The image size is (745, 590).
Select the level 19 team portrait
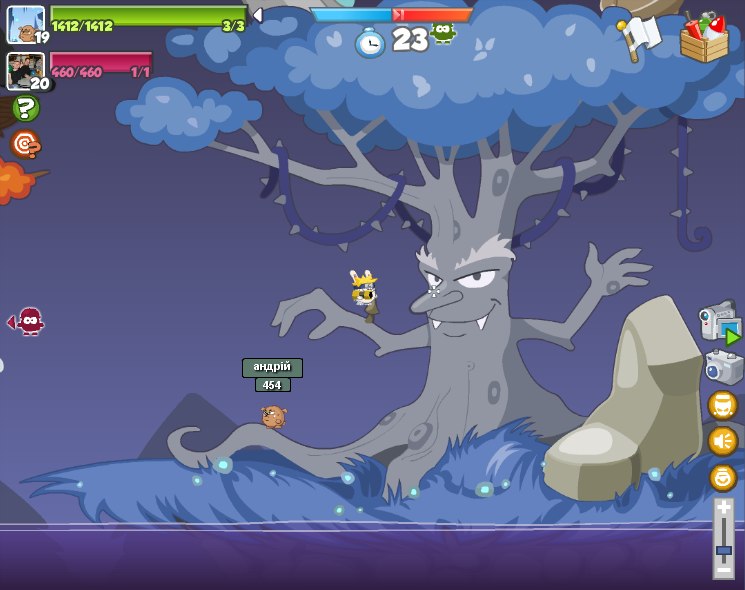pos(25,24)
